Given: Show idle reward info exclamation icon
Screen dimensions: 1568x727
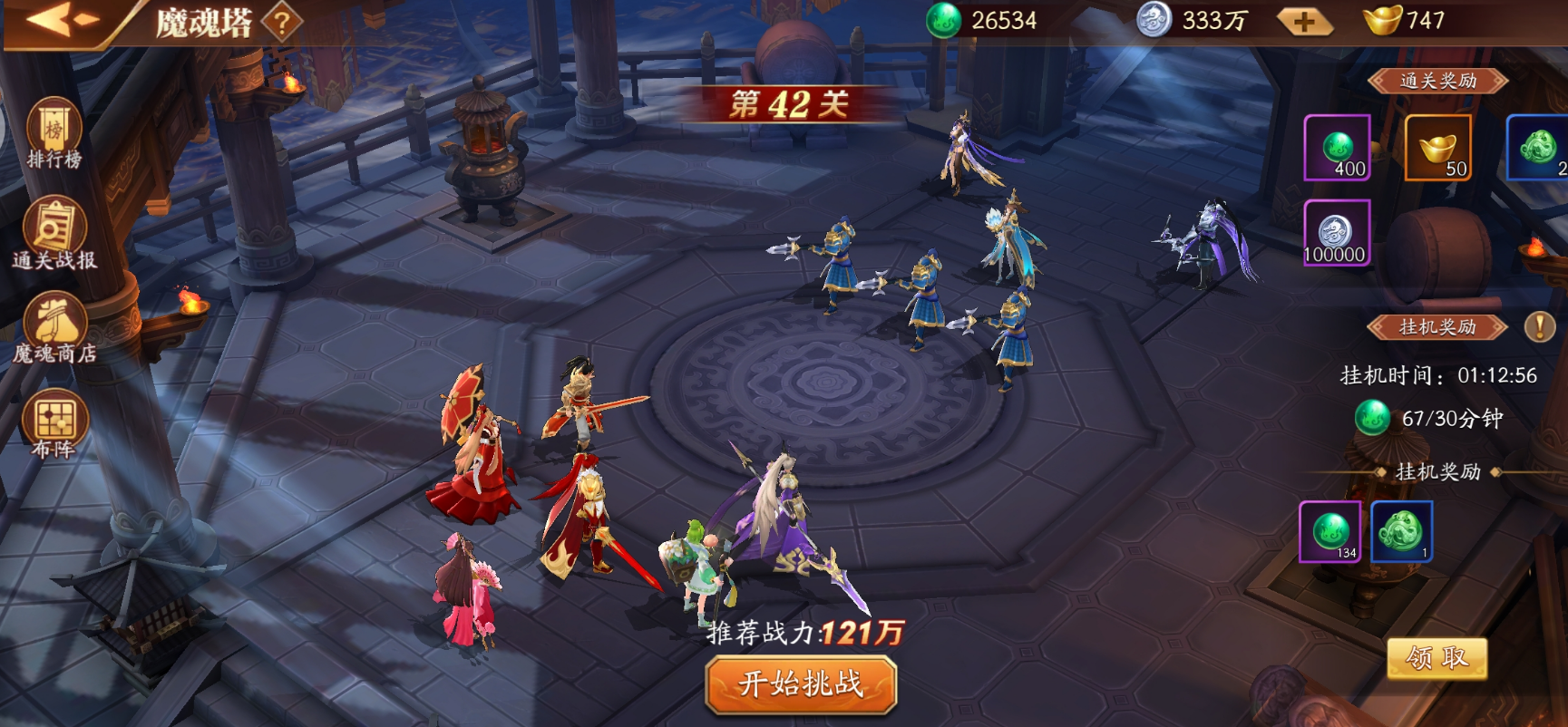Looking at the screenshot, I should [x=1539, y=326].
